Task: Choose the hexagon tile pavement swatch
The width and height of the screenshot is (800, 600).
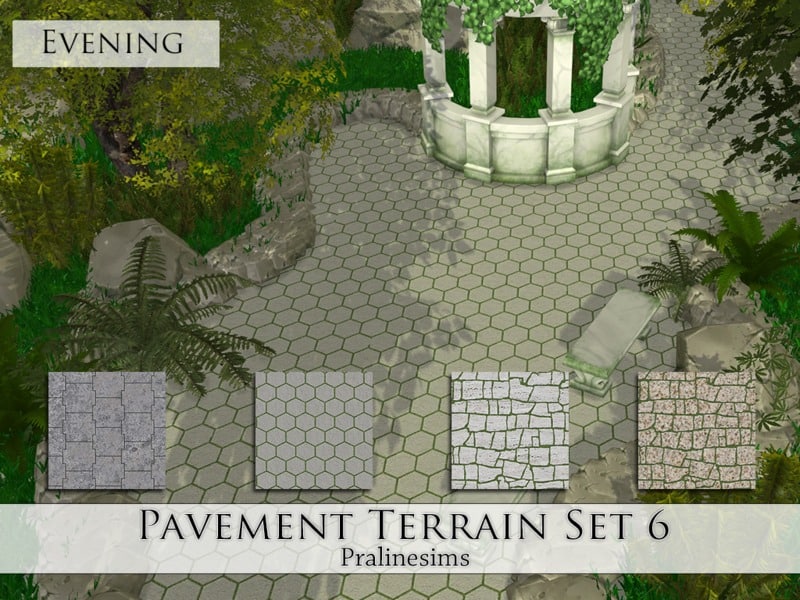Action: point(314,430)
